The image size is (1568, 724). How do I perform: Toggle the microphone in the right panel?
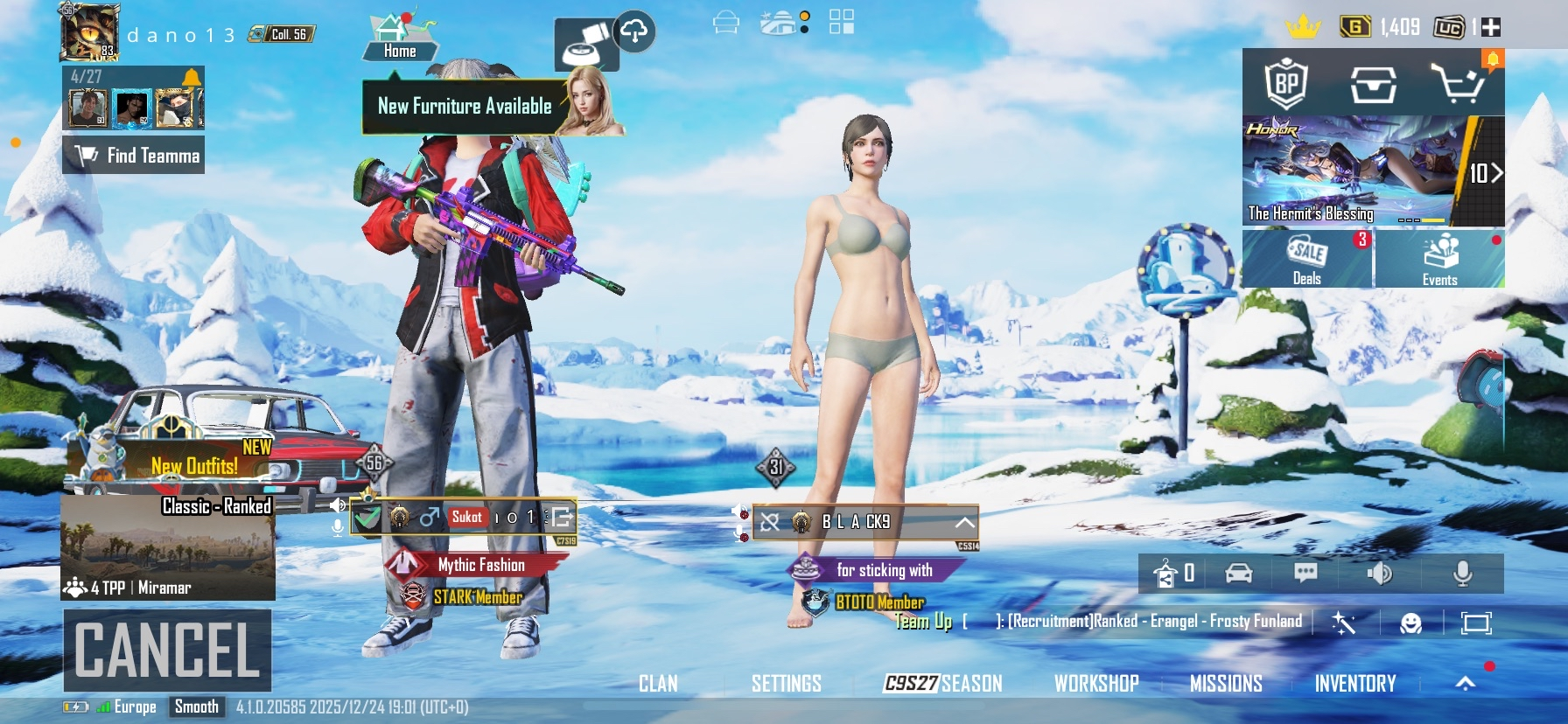[x=1462, y=574]
